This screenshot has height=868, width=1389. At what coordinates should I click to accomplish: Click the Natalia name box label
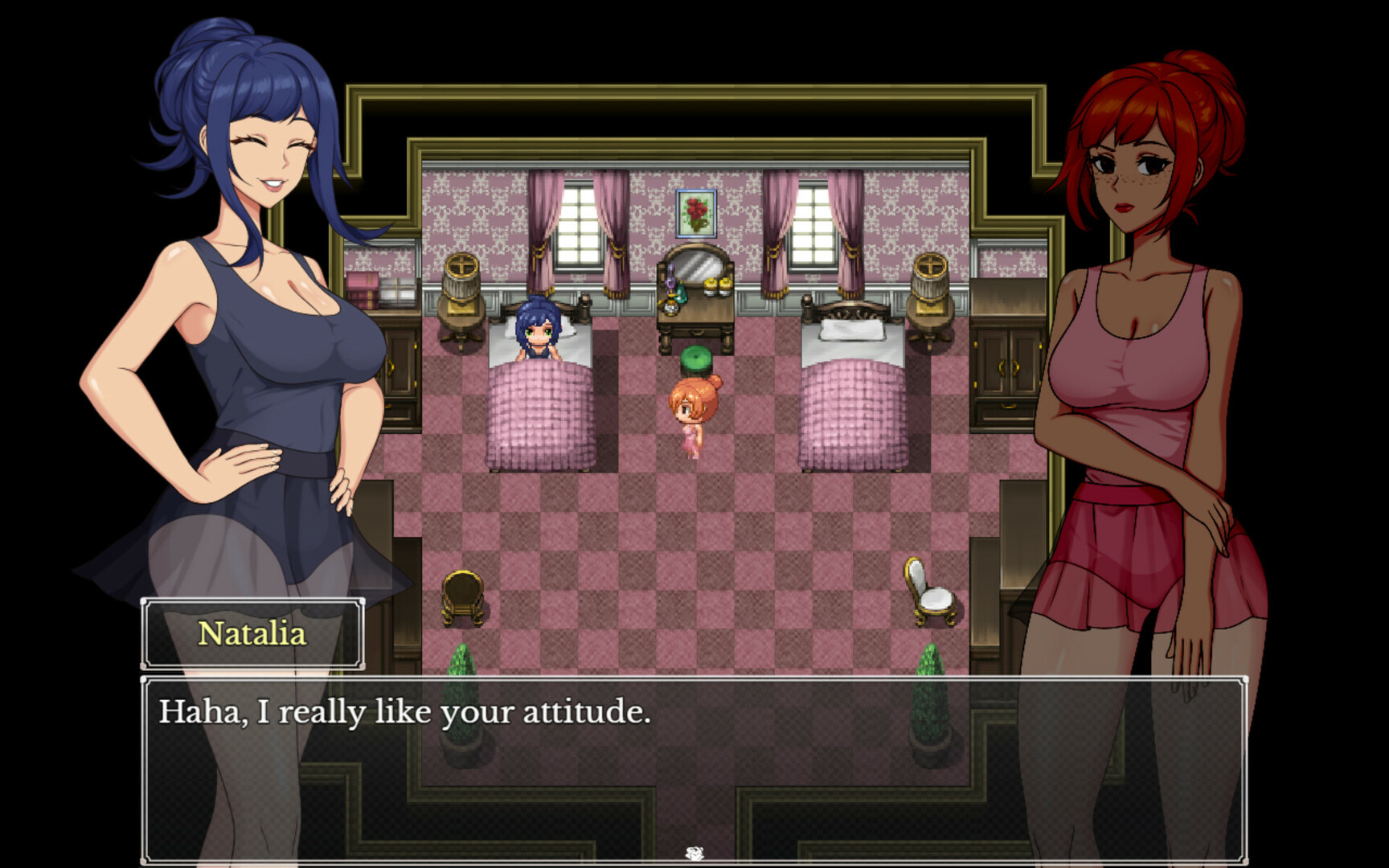(x=253, y=635)
